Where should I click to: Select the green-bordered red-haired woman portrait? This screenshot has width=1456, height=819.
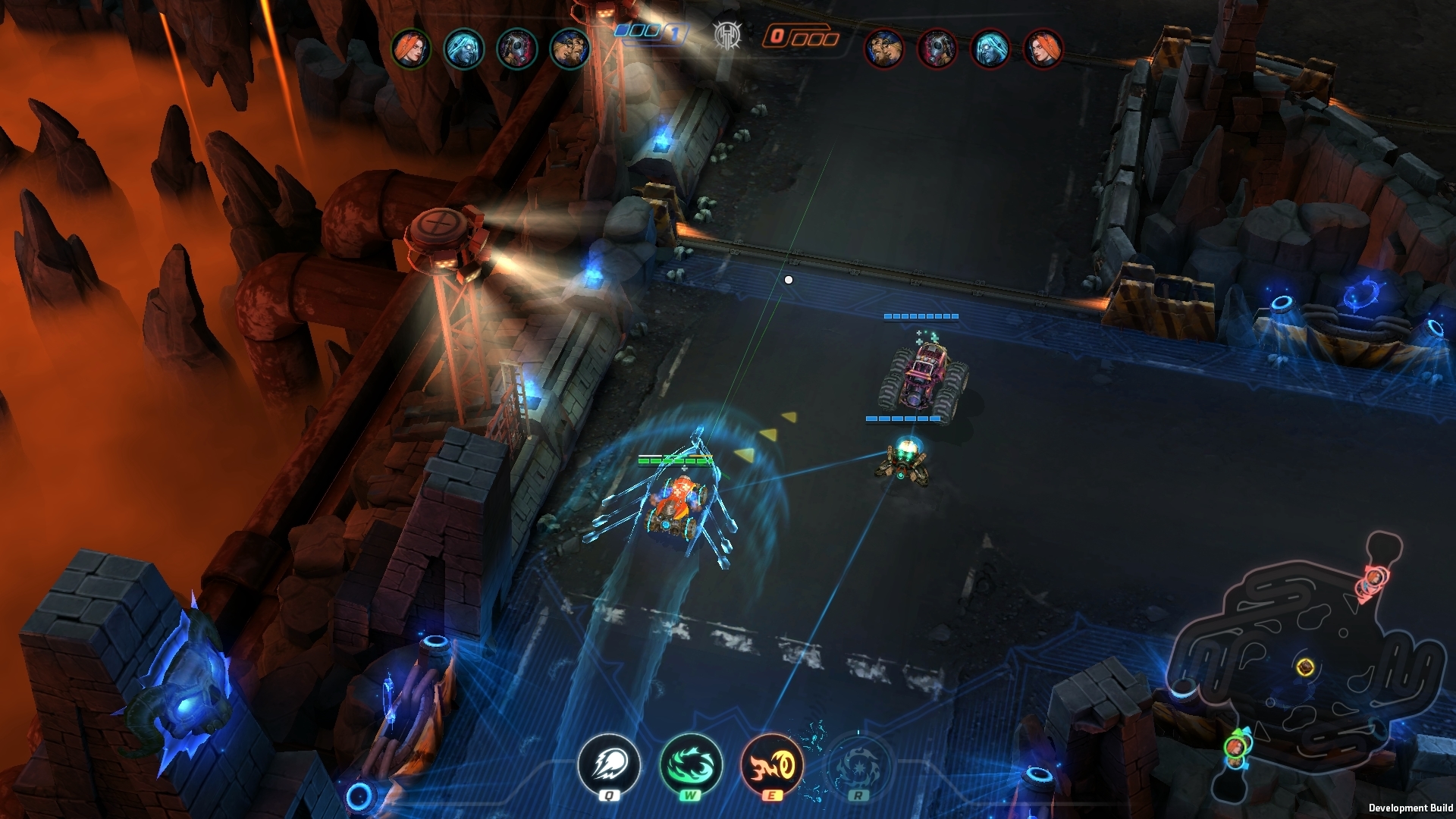tap(410, 49)
